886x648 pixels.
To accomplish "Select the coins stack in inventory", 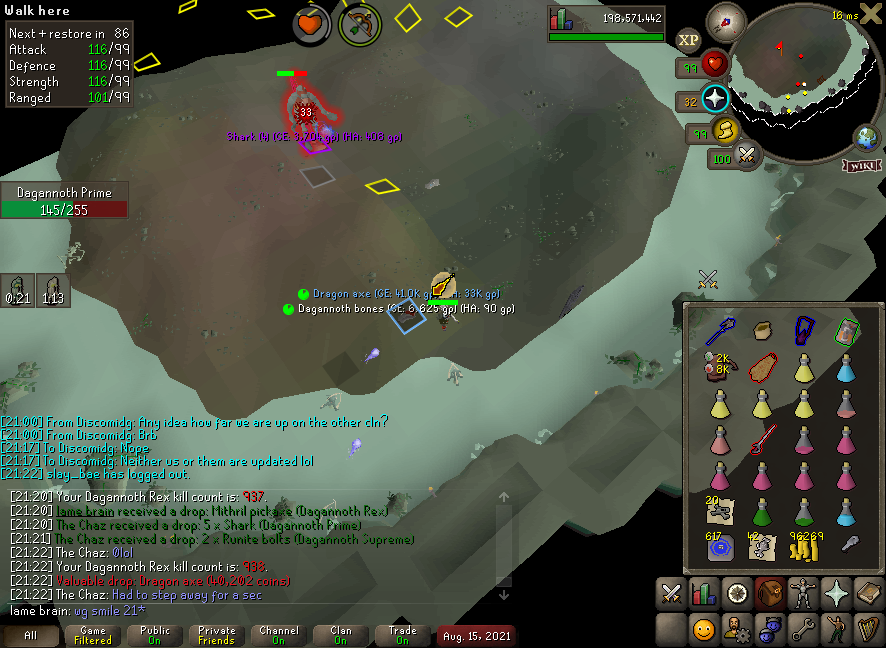I will point(803,548).
